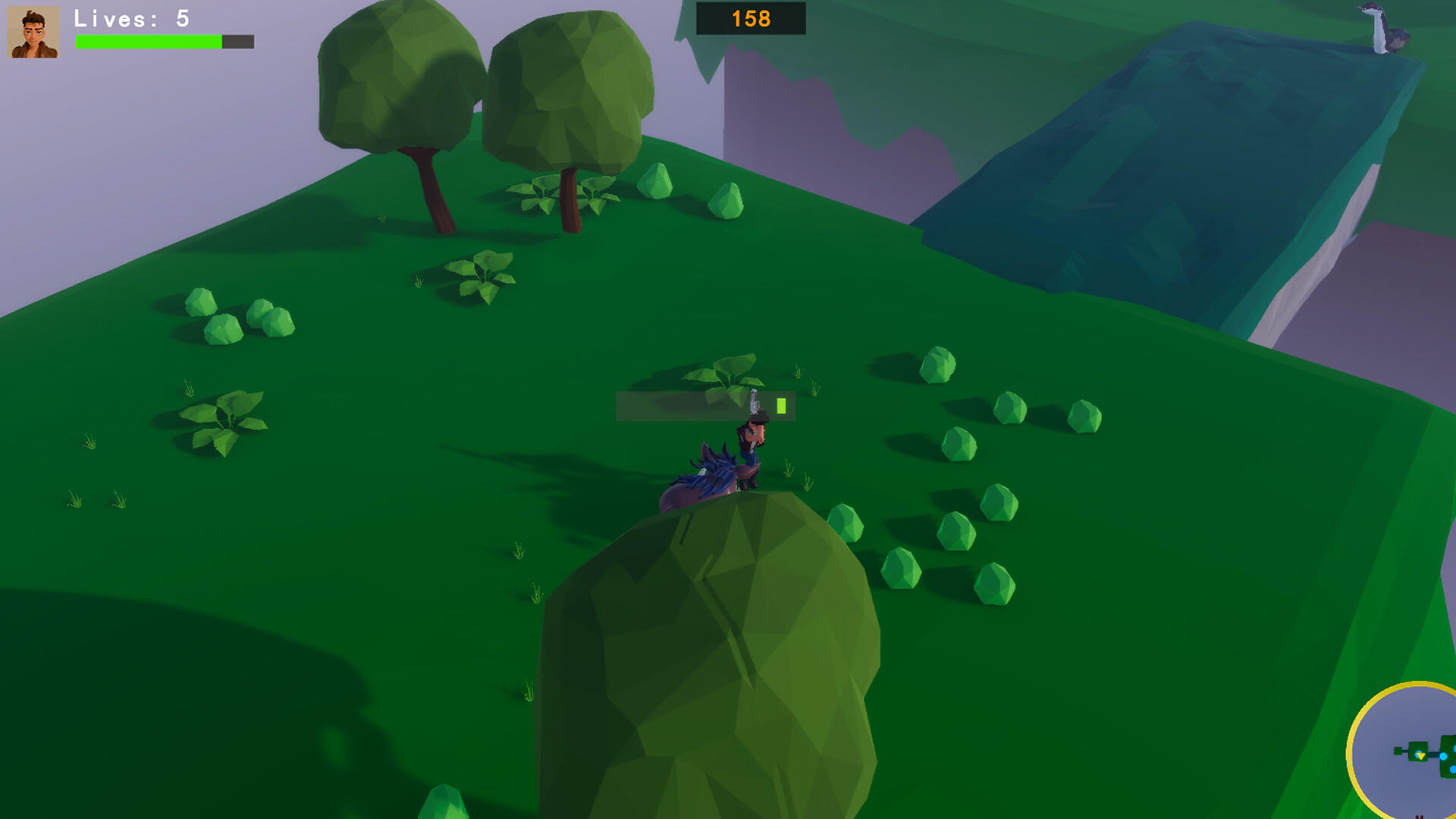
Task: Click the large boulder below the player
Action: 713,660
